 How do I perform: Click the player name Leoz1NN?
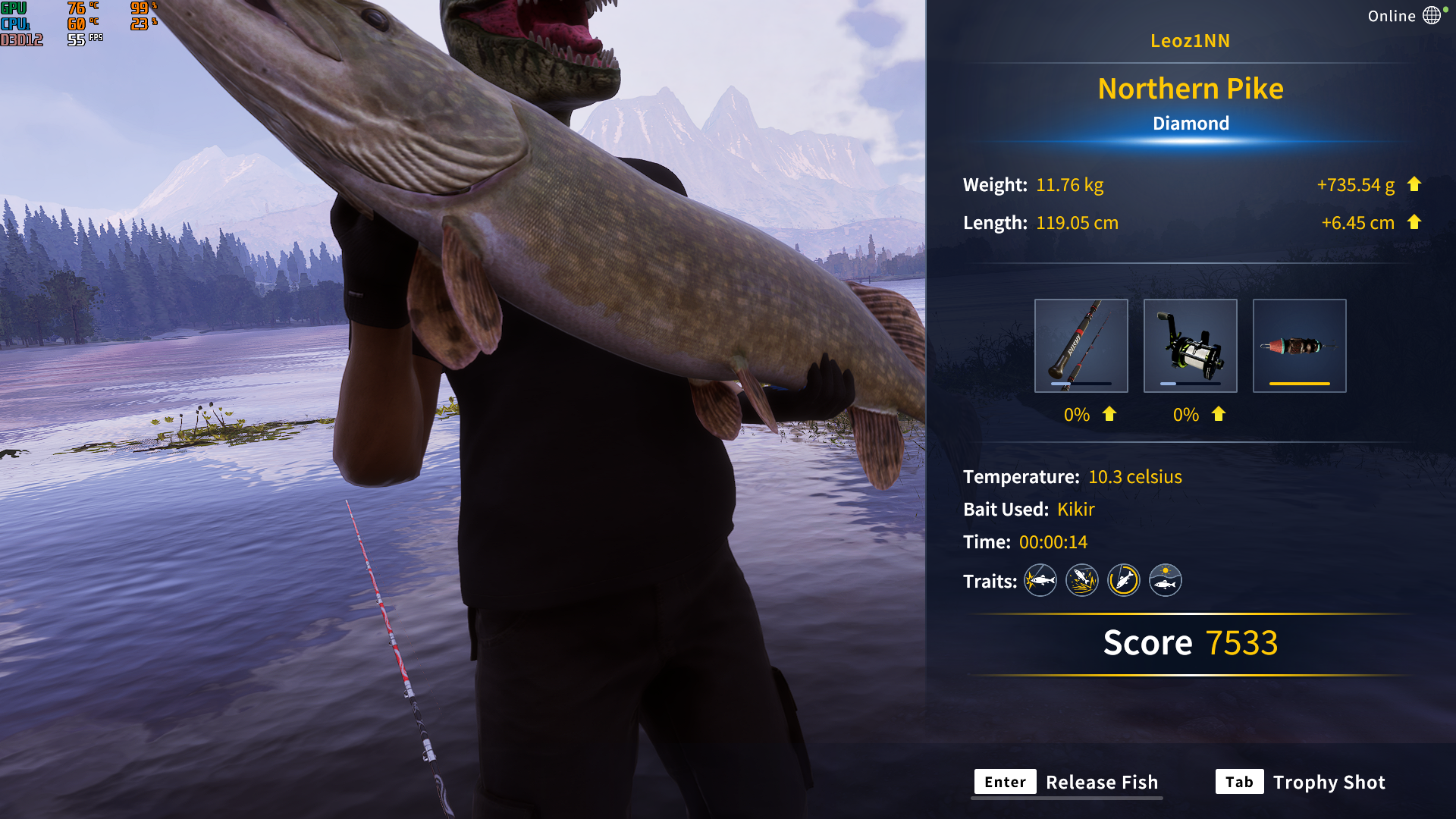coord(1191,41)
